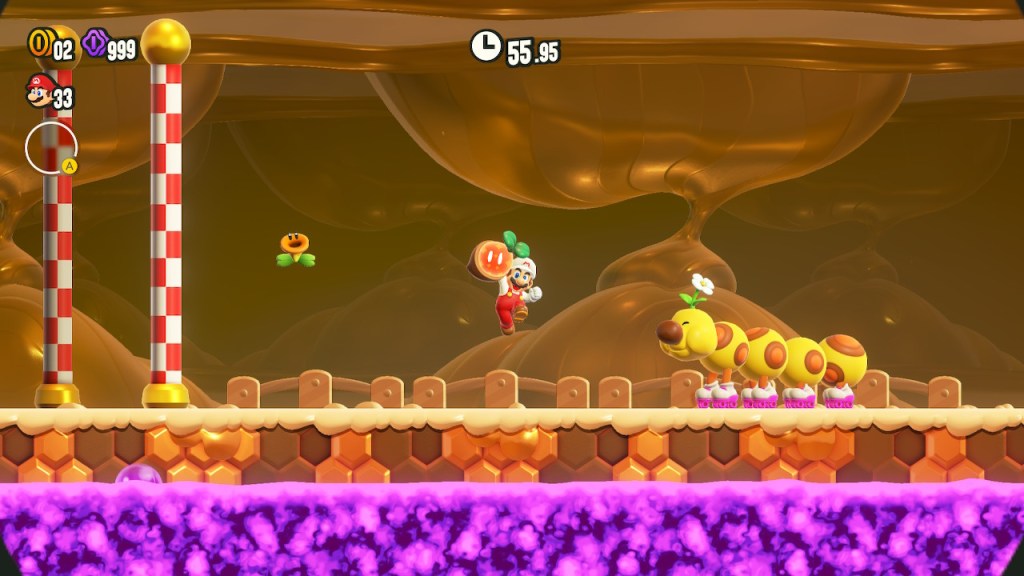Click the white clock timer icon
The height and width of the screenshot is (576, 1024).
(x=486, y=45)
